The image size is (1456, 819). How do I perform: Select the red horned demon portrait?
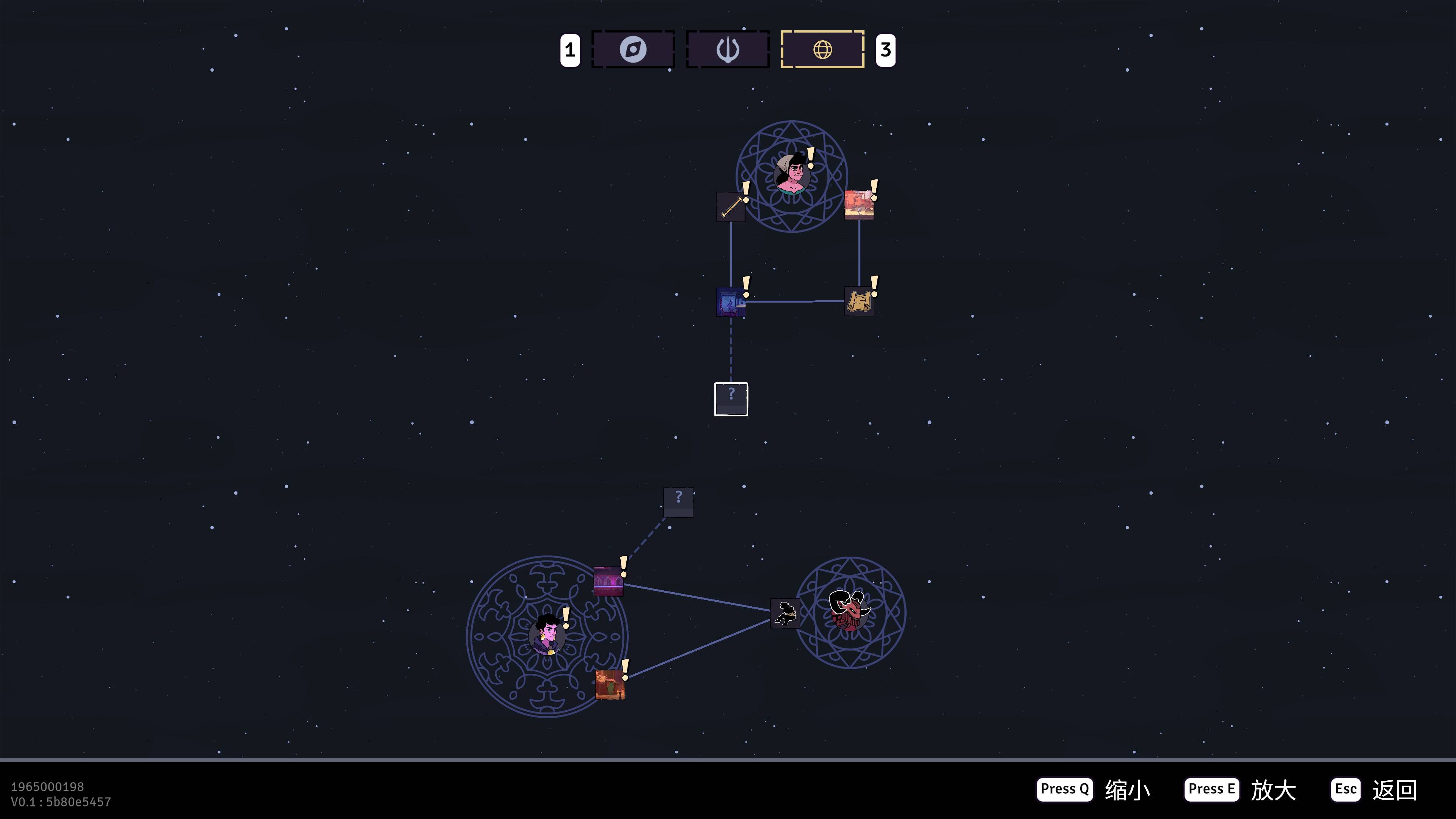pyautogui.click(x=849, y=611)
